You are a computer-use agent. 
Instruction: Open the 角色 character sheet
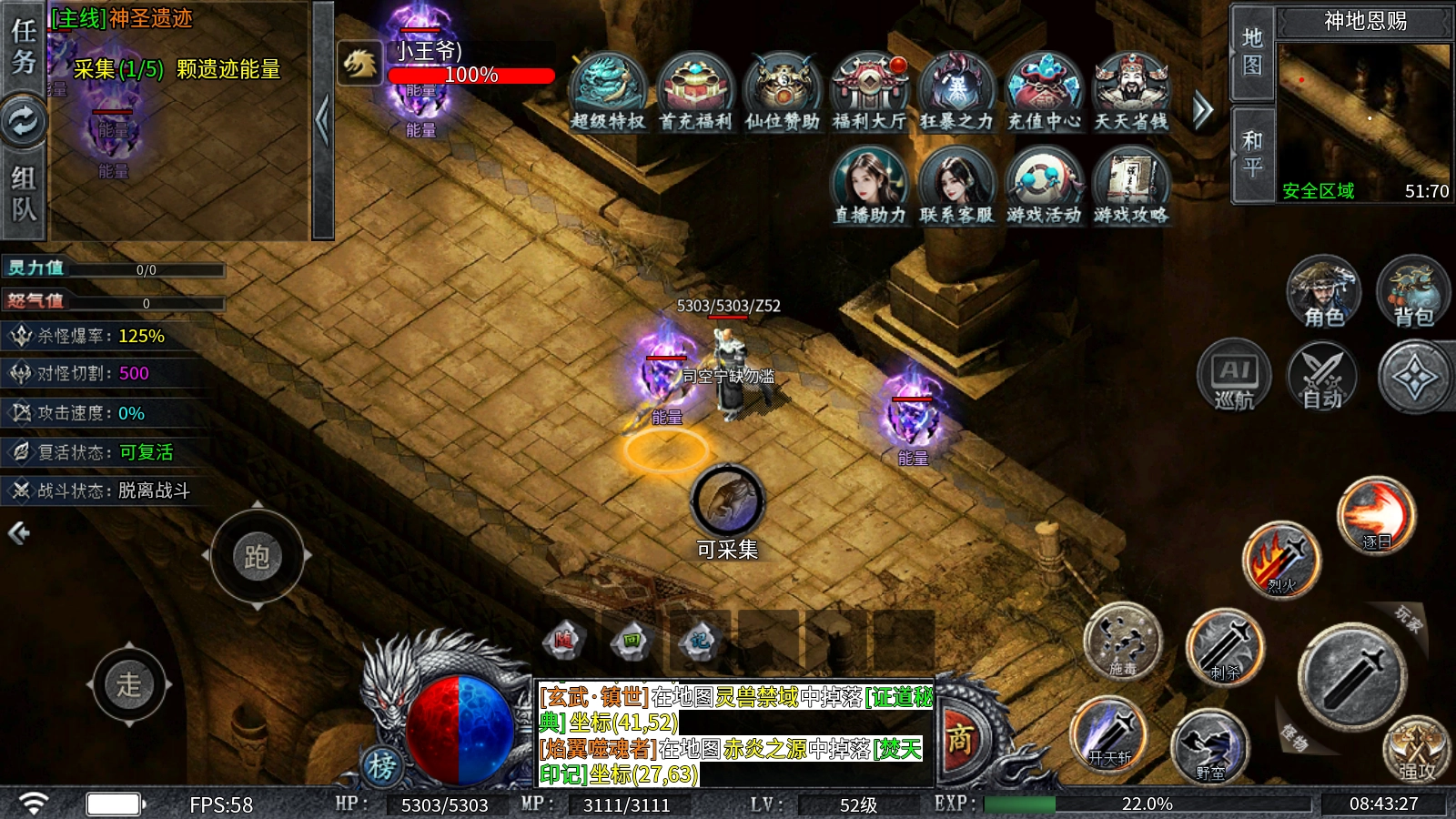click(x=1324, y=291)
